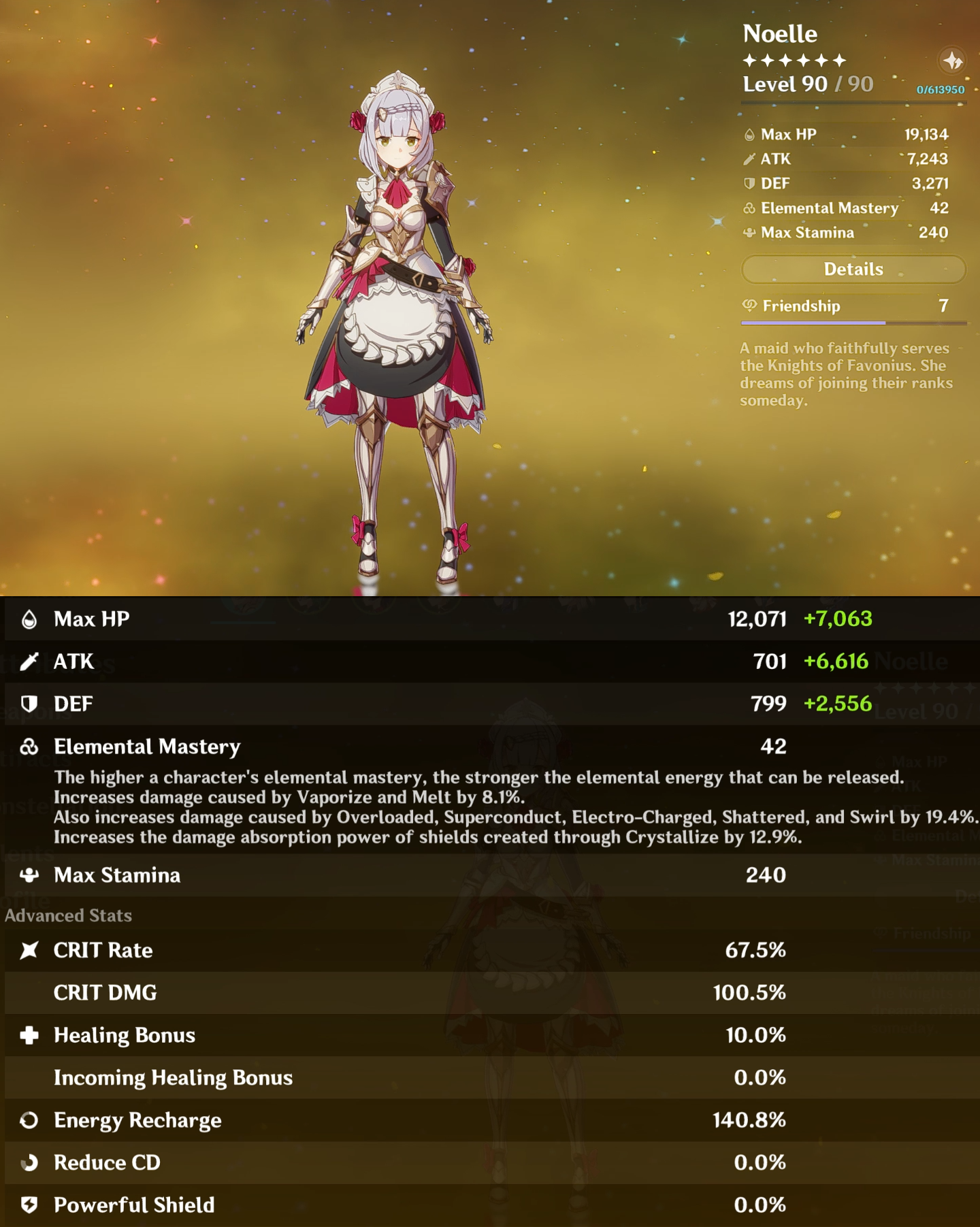The width and height of the screenshot is (980, 1227).
Task: Click the Powerful Shield icon
Action: point(29,1205)
